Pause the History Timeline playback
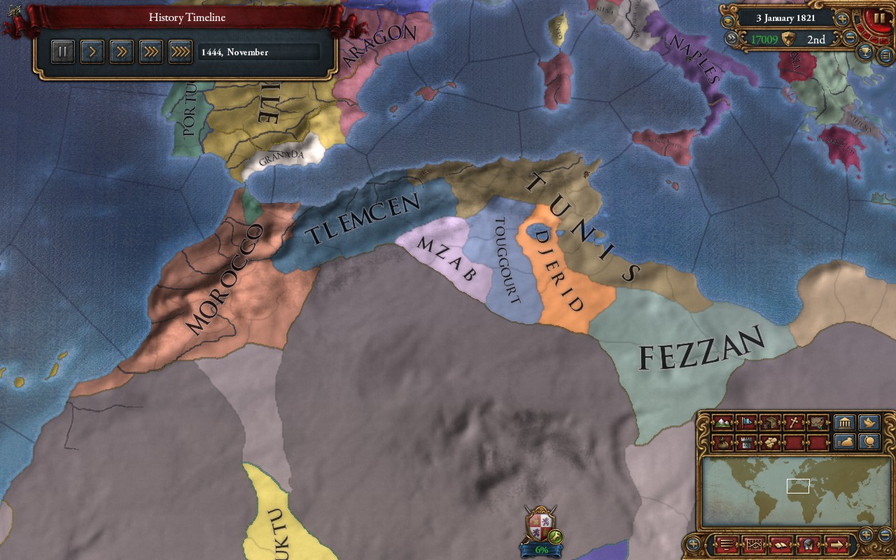Image resolution: width=896 pixels, height=560 pixels. (x=62, y=51)
